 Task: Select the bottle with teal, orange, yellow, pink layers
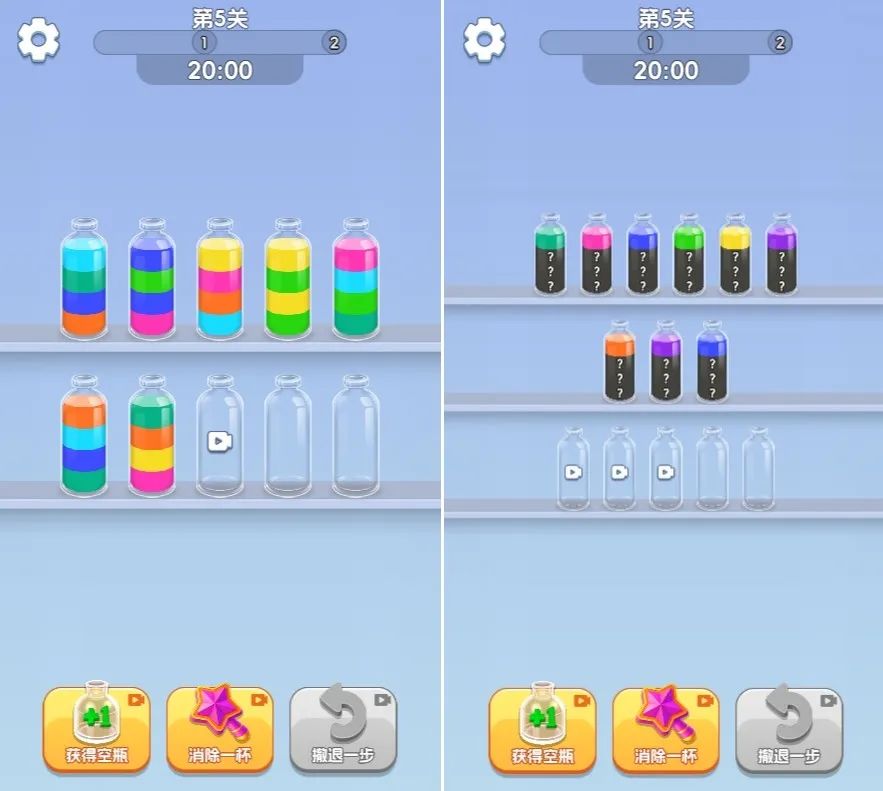(152, 436)
